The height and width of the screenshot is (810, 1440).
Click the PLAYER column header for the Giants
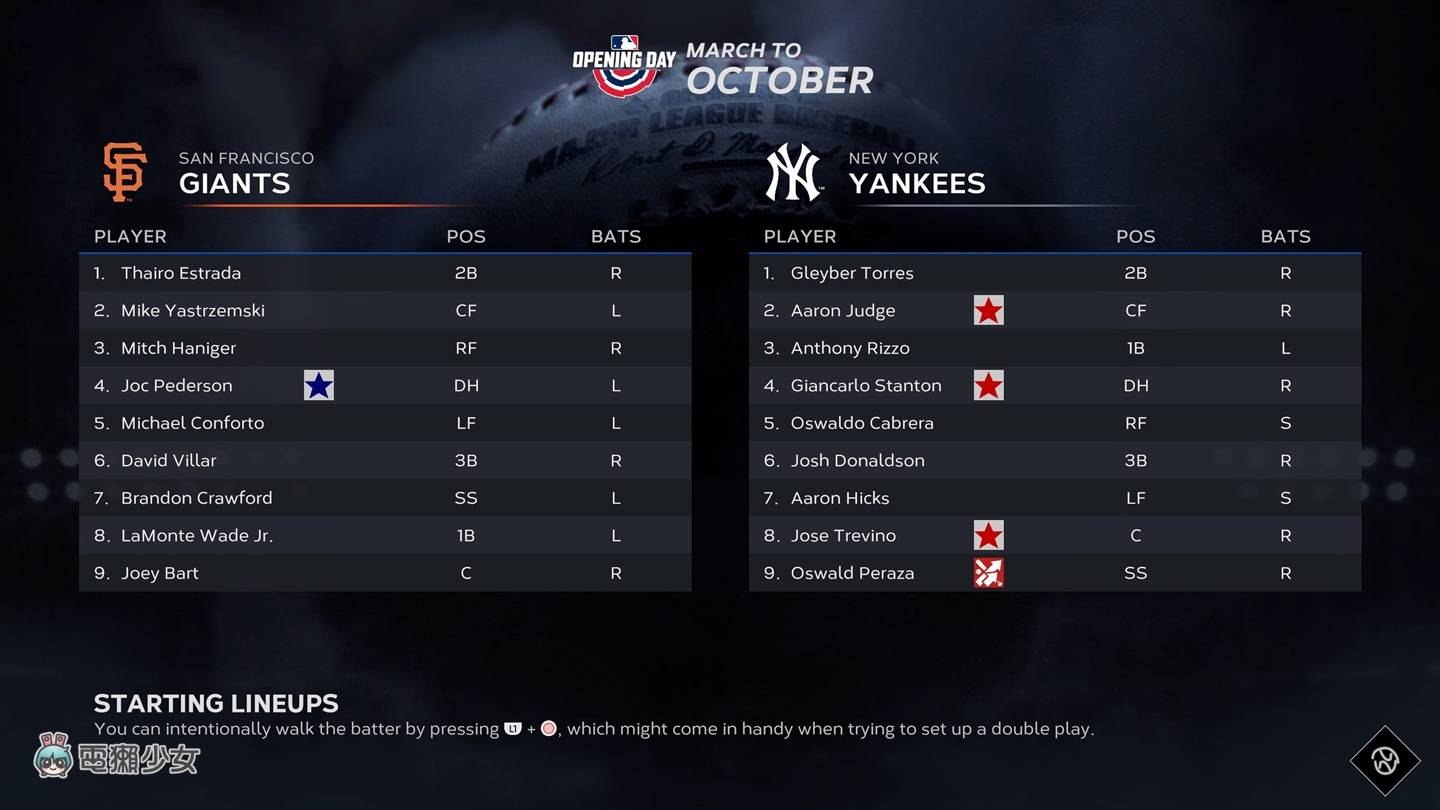[x=130, y=237]
